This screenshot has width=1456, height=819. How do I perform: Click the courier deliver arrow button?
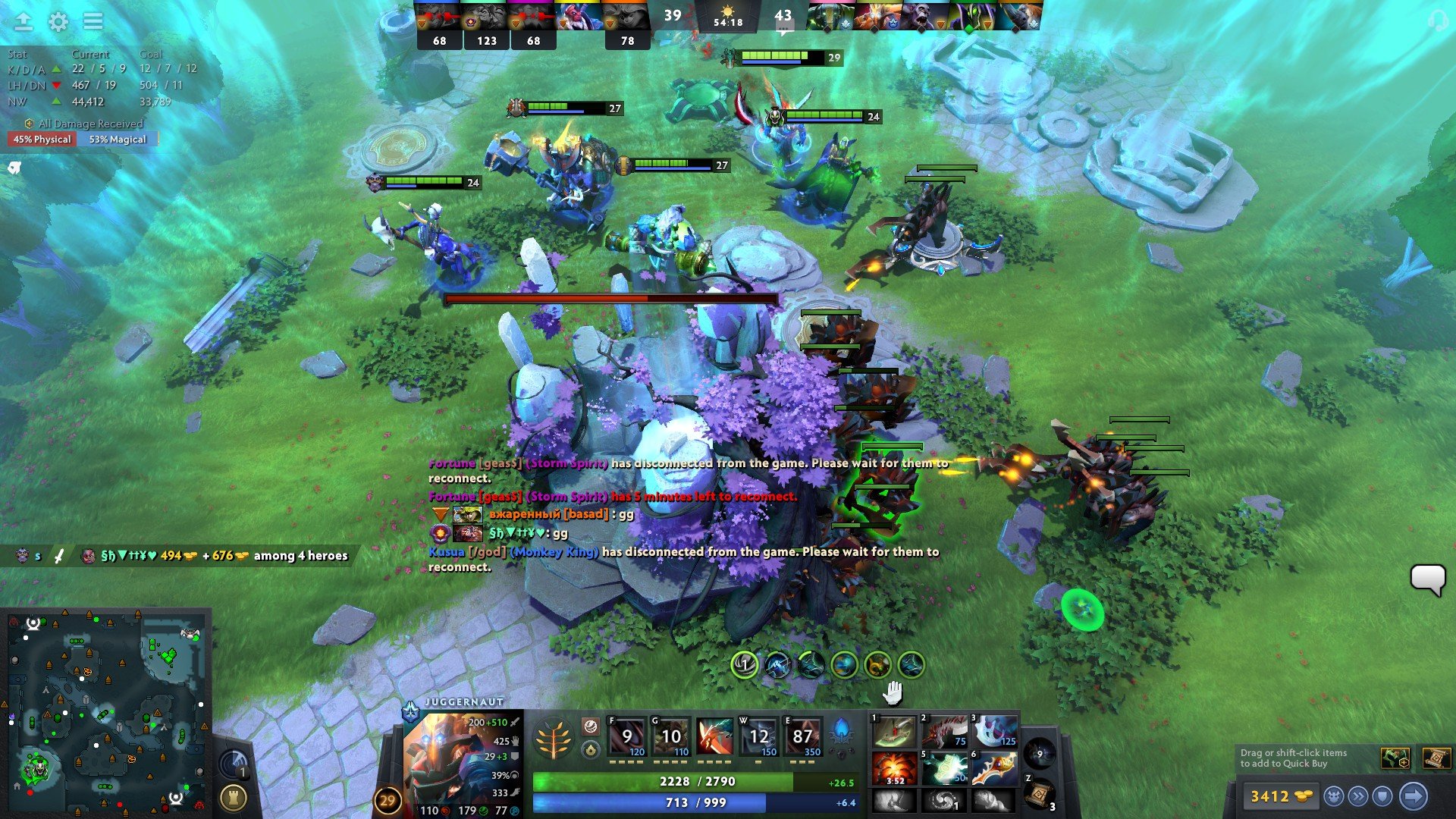[1413, 796]
